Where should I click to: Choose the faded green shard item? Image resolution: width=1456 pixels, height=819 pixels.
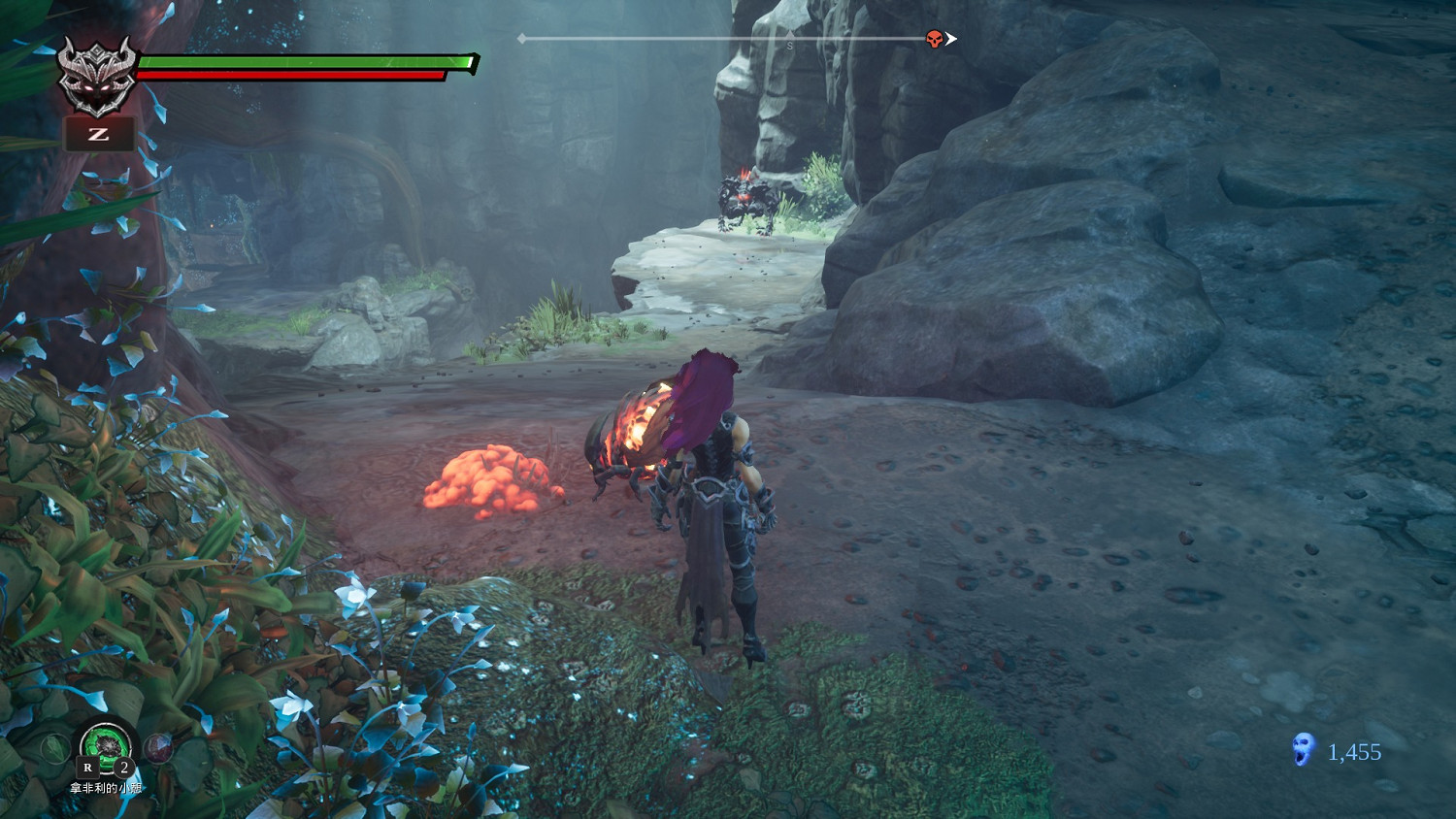click(x=53, y=748)
